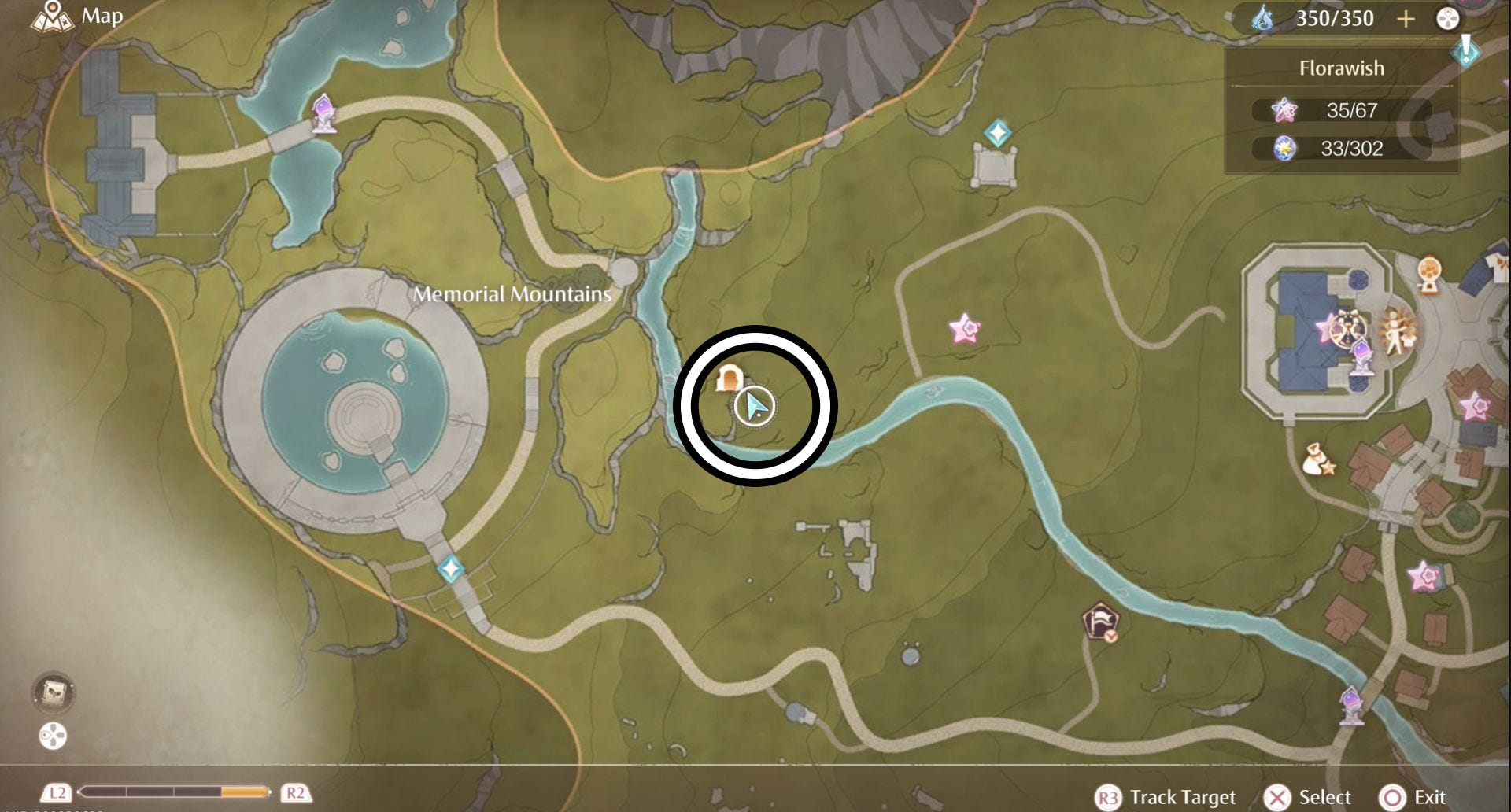The width and height of the screenshot is (1511, 812).
Task: Open the round scroll icon button
Action: coord(54,693)
